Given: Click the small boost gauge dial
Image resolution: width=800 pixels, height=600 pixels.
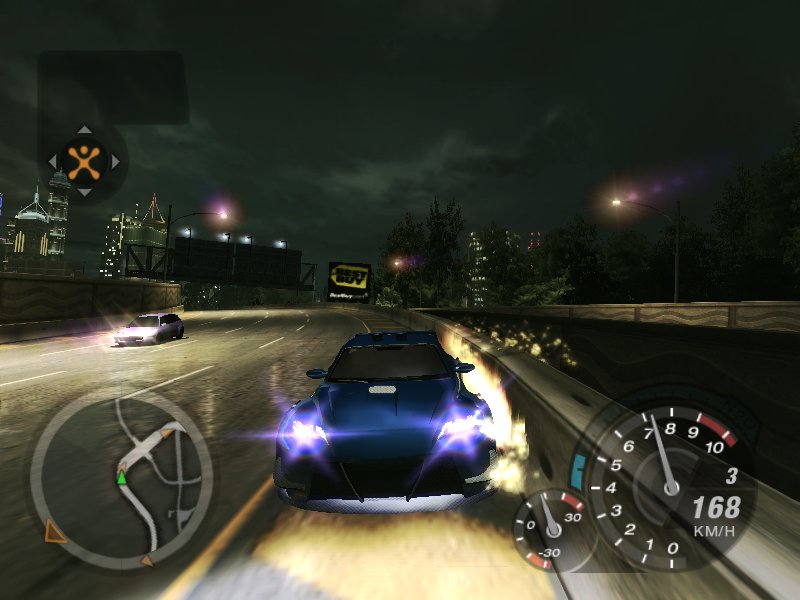Looking at the screenshot, I should (x=549, y=526).
